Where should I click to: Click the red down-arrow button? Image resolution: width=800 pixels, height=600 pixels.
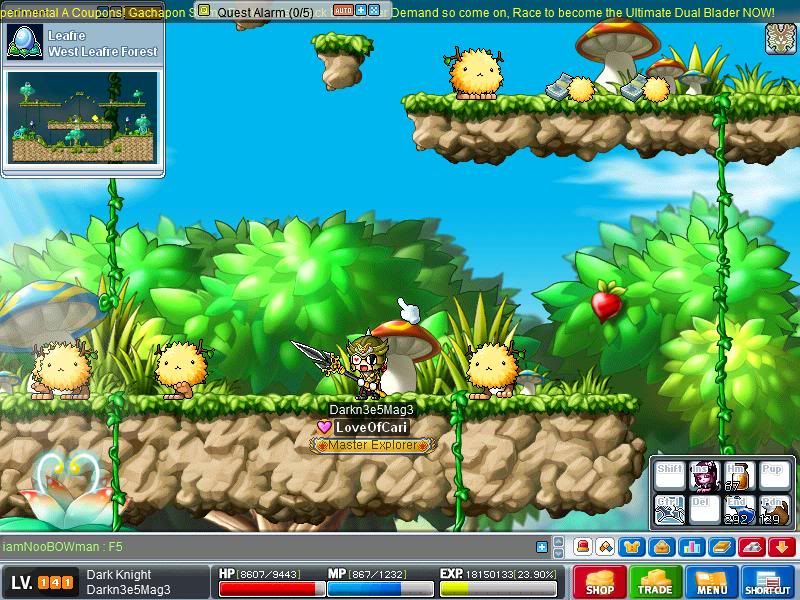(x=782, y=547)
